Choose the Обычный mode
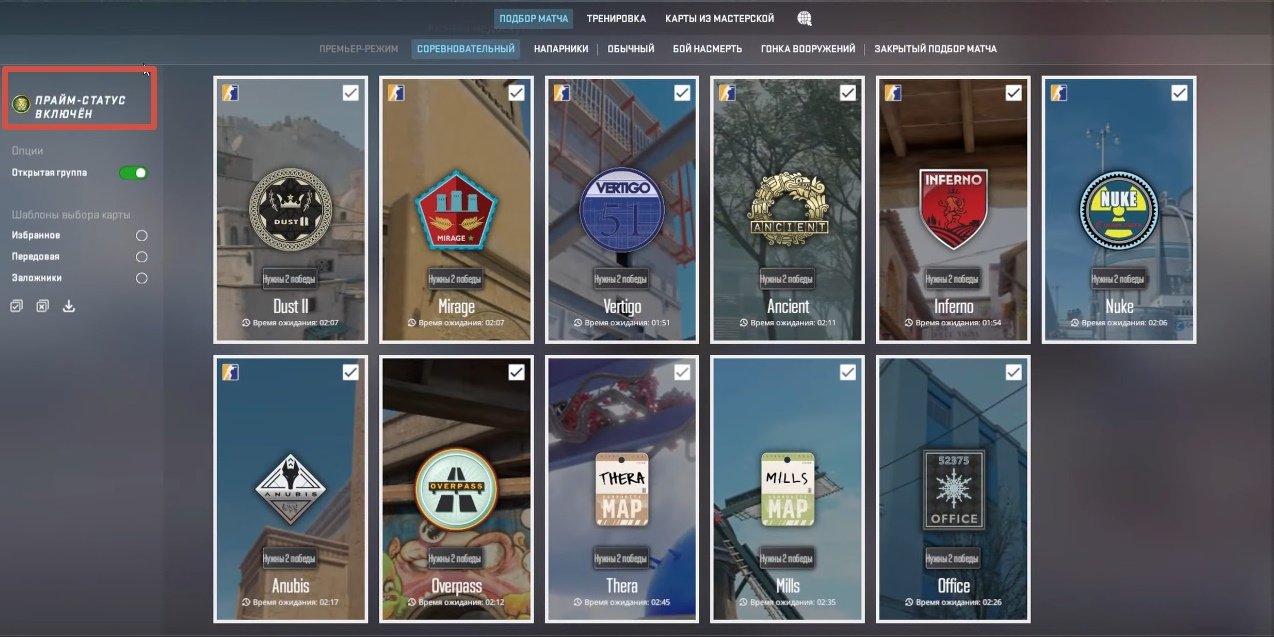Viewport: 1274px width, 637px height. (631, 48)
